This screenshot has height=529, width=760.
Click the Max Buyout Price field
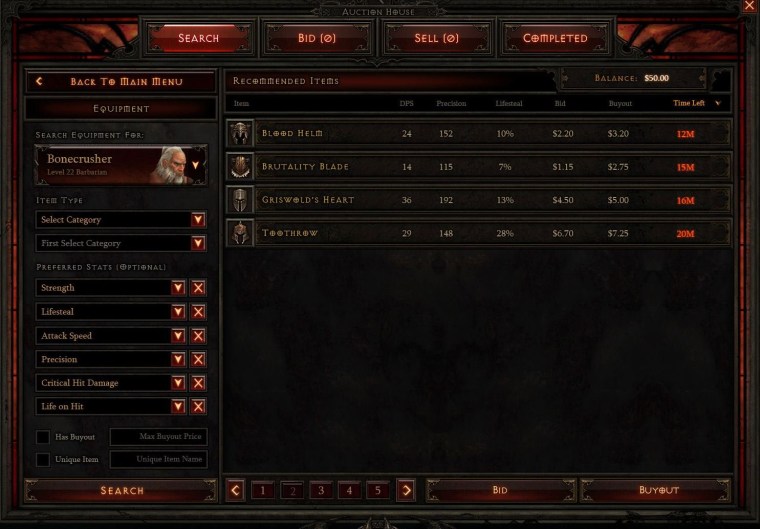tap(158, 437)
